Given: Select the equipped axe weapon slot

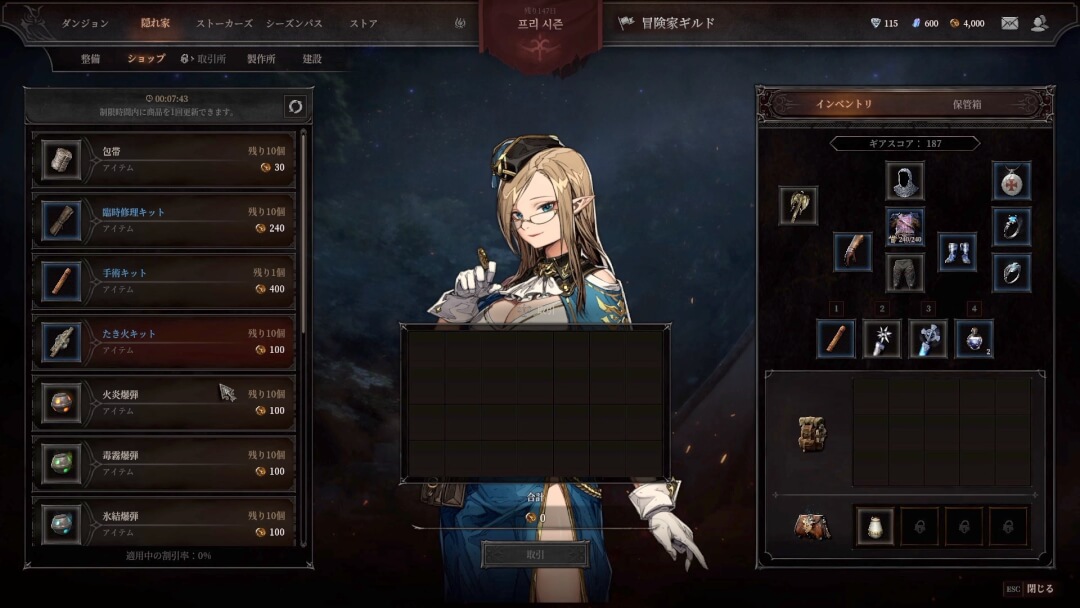Looking at the screenshot, I should pos(798,205).
